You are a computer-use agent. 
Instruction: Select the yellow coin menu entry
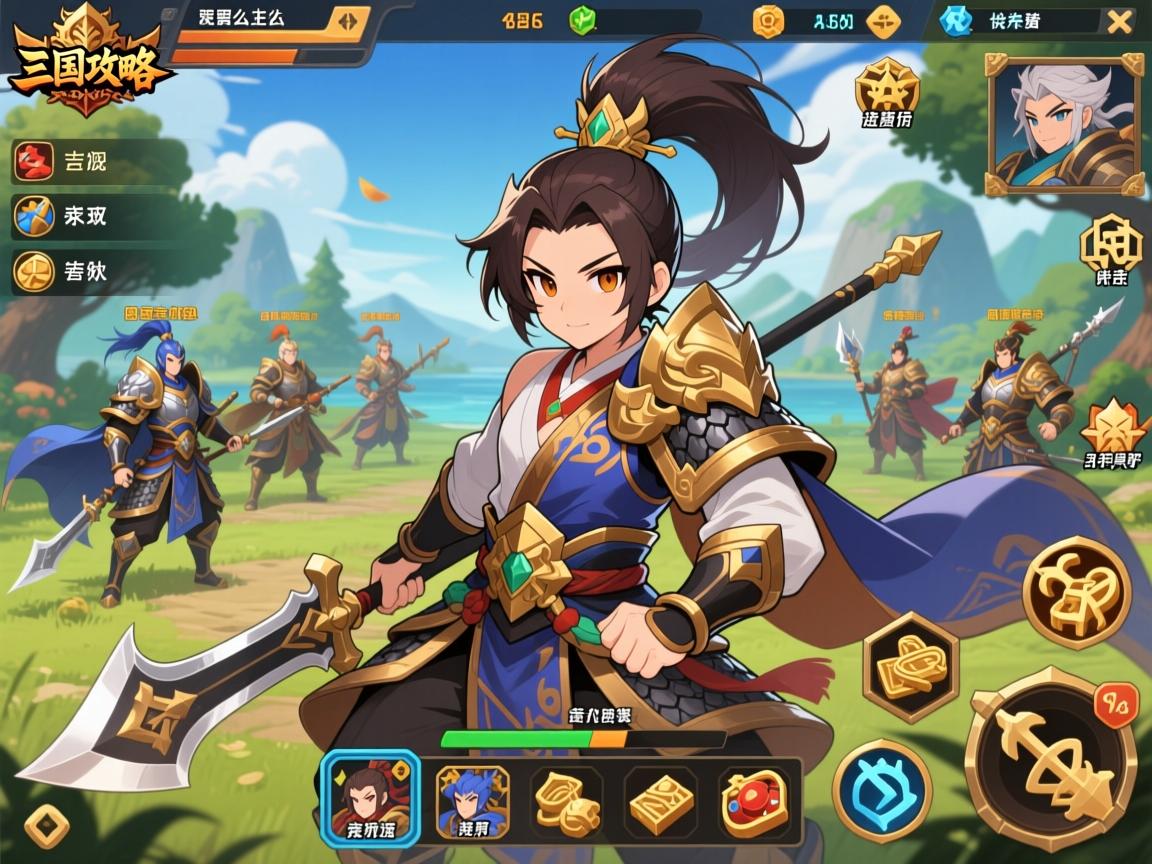(35, 271)
